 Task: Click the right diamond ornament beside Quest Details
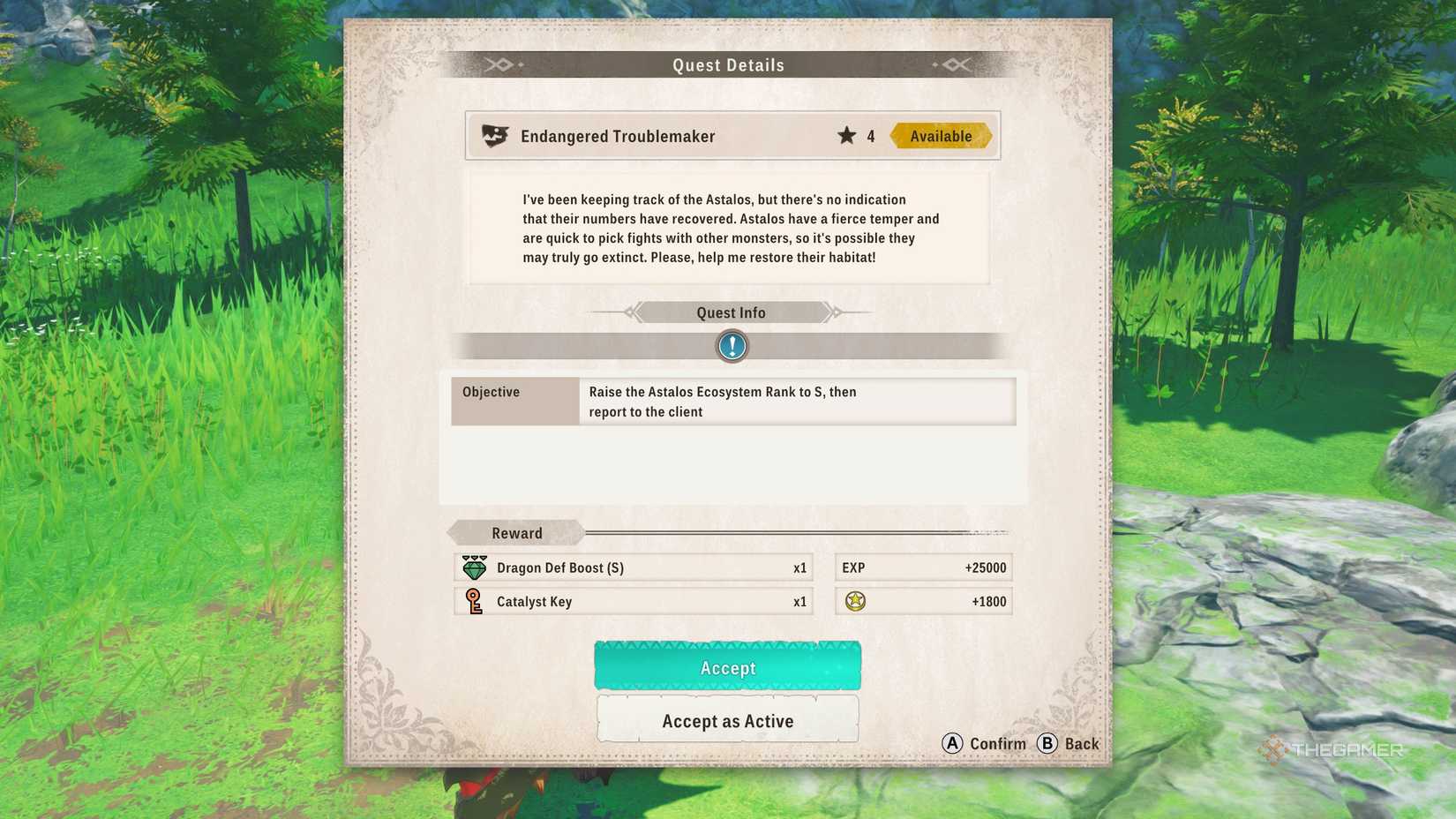[x=956, y=64]
